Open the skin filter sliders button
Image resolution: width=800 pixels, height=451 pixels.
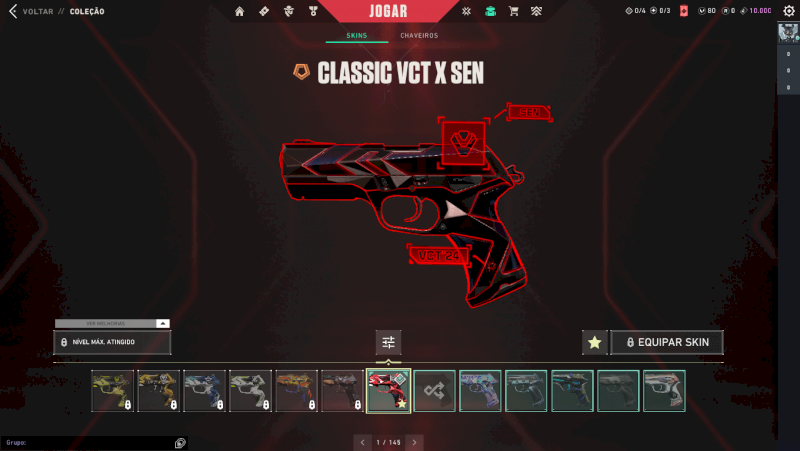click(x=389, y=342)
